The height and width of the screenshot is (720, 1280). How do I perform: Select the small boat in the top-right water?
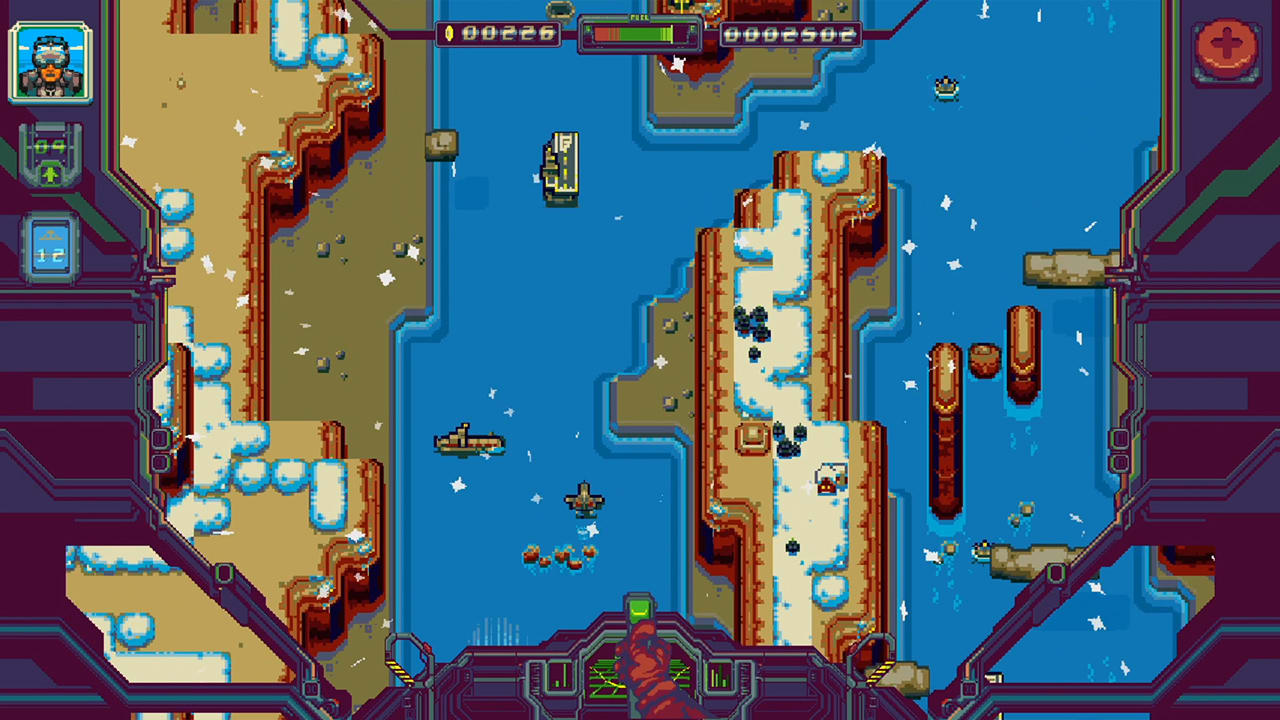(x=946, y=90)
